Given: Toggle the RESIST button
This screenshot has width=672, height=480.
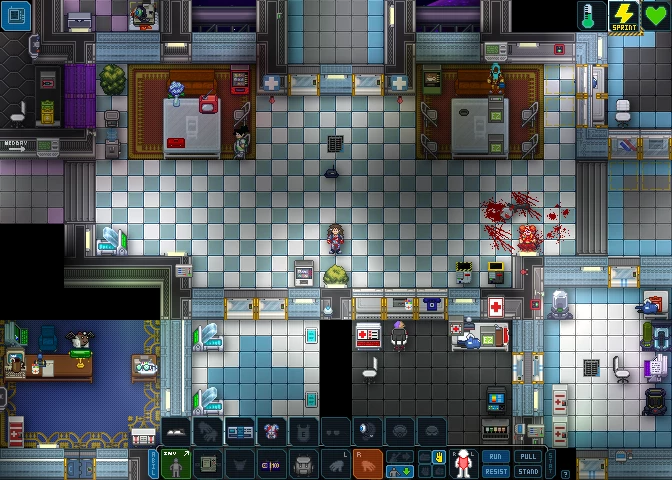Looking at the screenshot, I should click(x=495, y=471).
